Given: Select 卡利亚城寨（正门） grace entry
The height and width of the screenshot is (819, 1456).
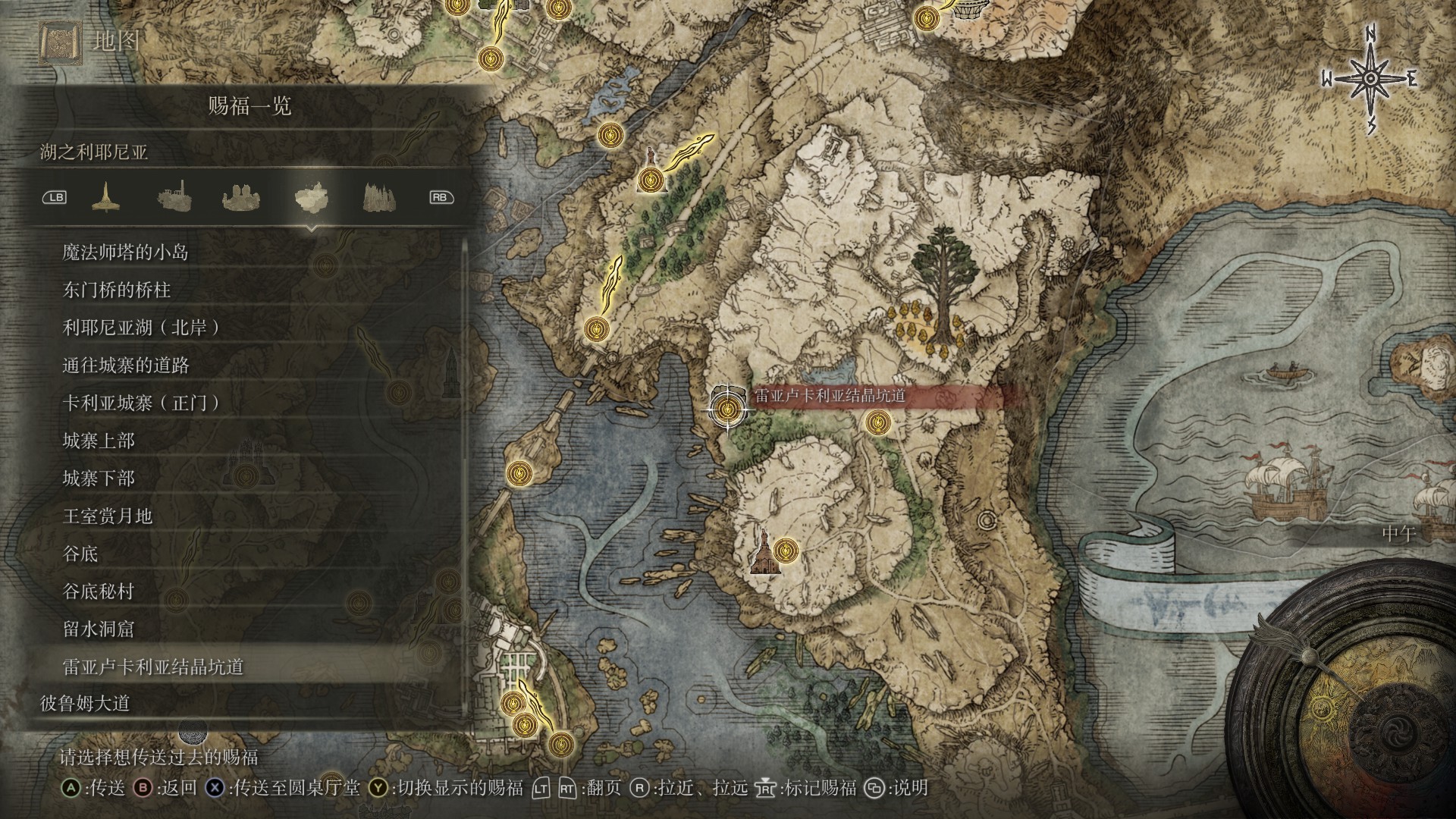Looking at the screenshot, I should coord(141,403).
